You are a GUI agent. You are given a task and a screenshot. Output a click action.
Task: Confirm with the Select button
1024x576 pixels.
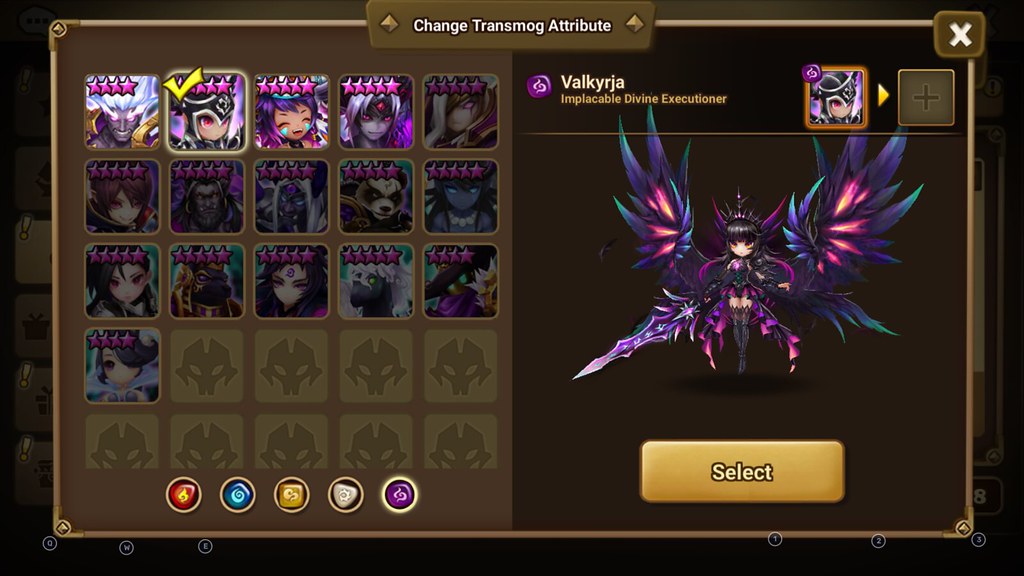point(742,471)
